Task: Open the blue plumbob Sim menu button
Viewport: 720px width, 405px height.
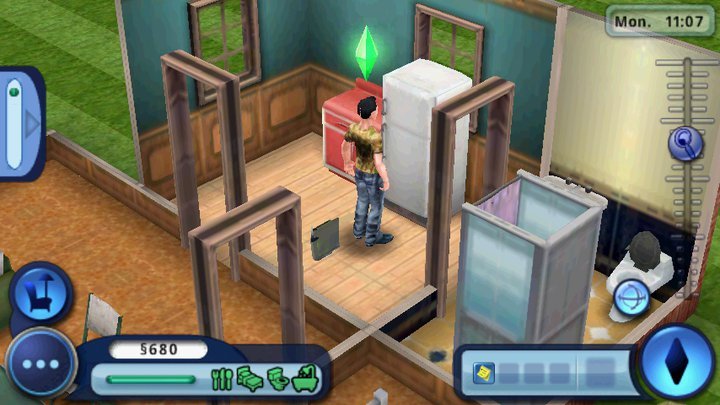Action: point(677,361)
